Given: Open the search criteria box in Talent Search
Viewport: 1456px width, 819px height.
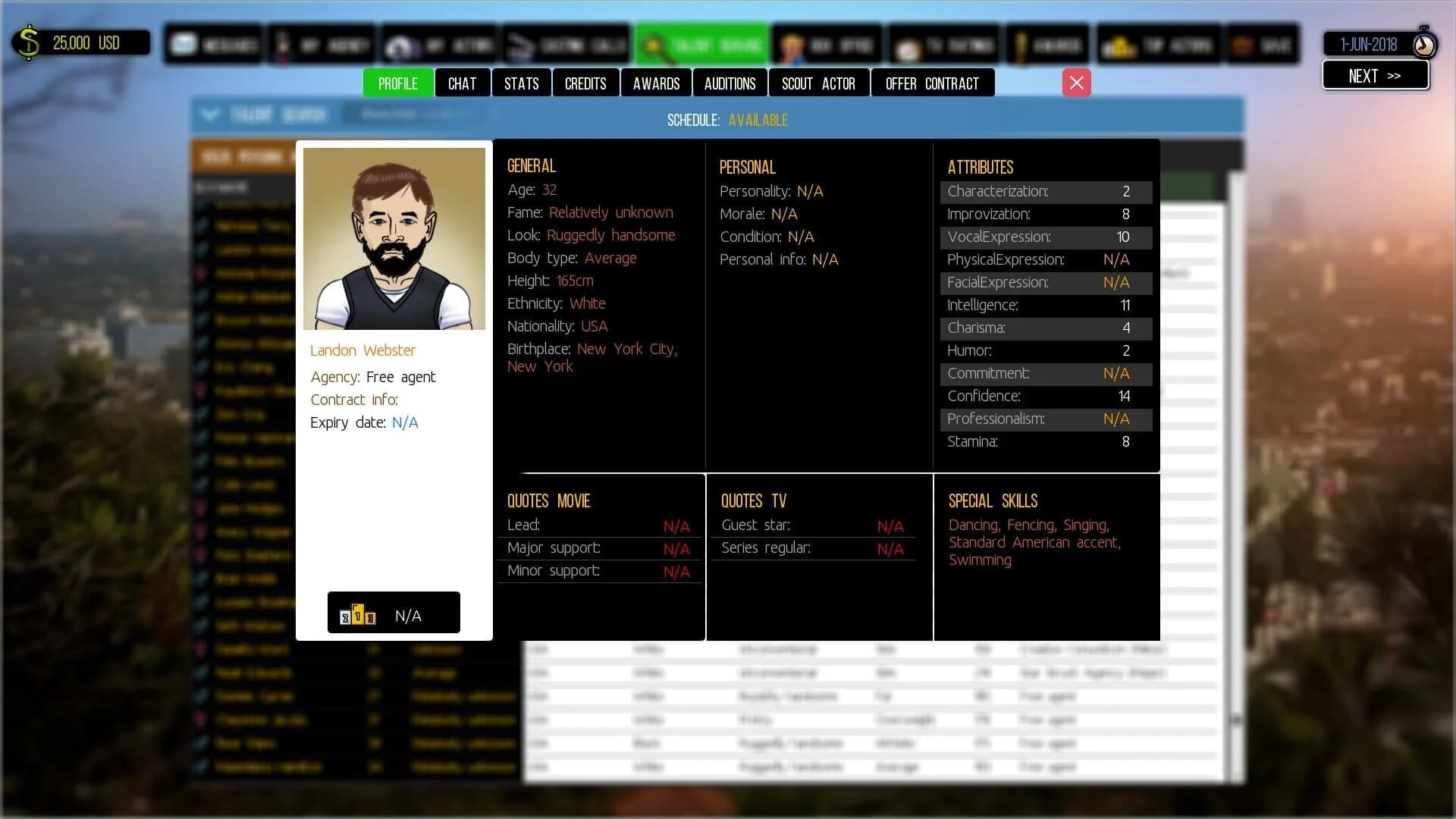Looking at the screenshot, I should 416,114.
